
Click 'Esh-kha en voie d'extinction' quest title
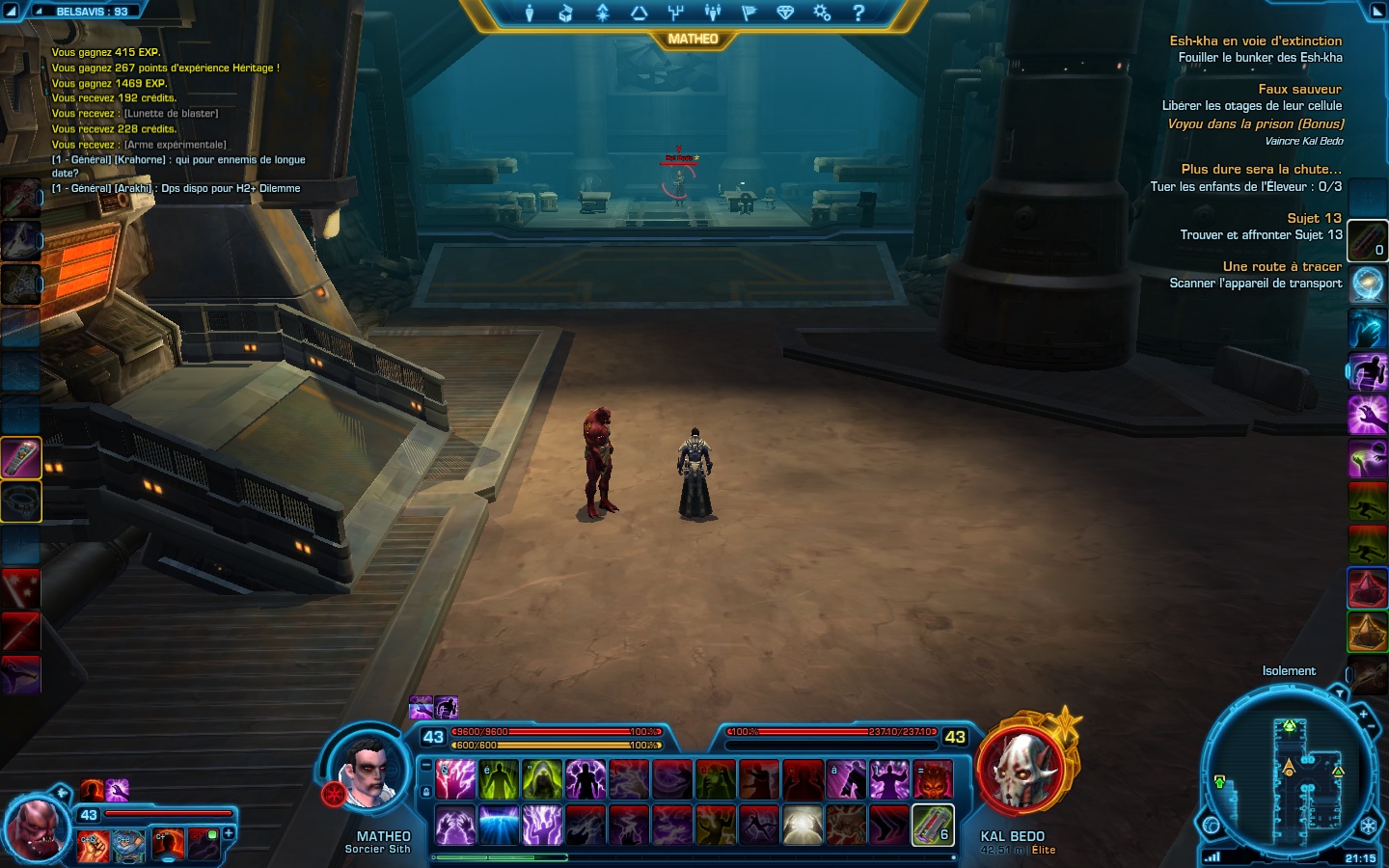pyautogui.click(x=1255, y=41)
